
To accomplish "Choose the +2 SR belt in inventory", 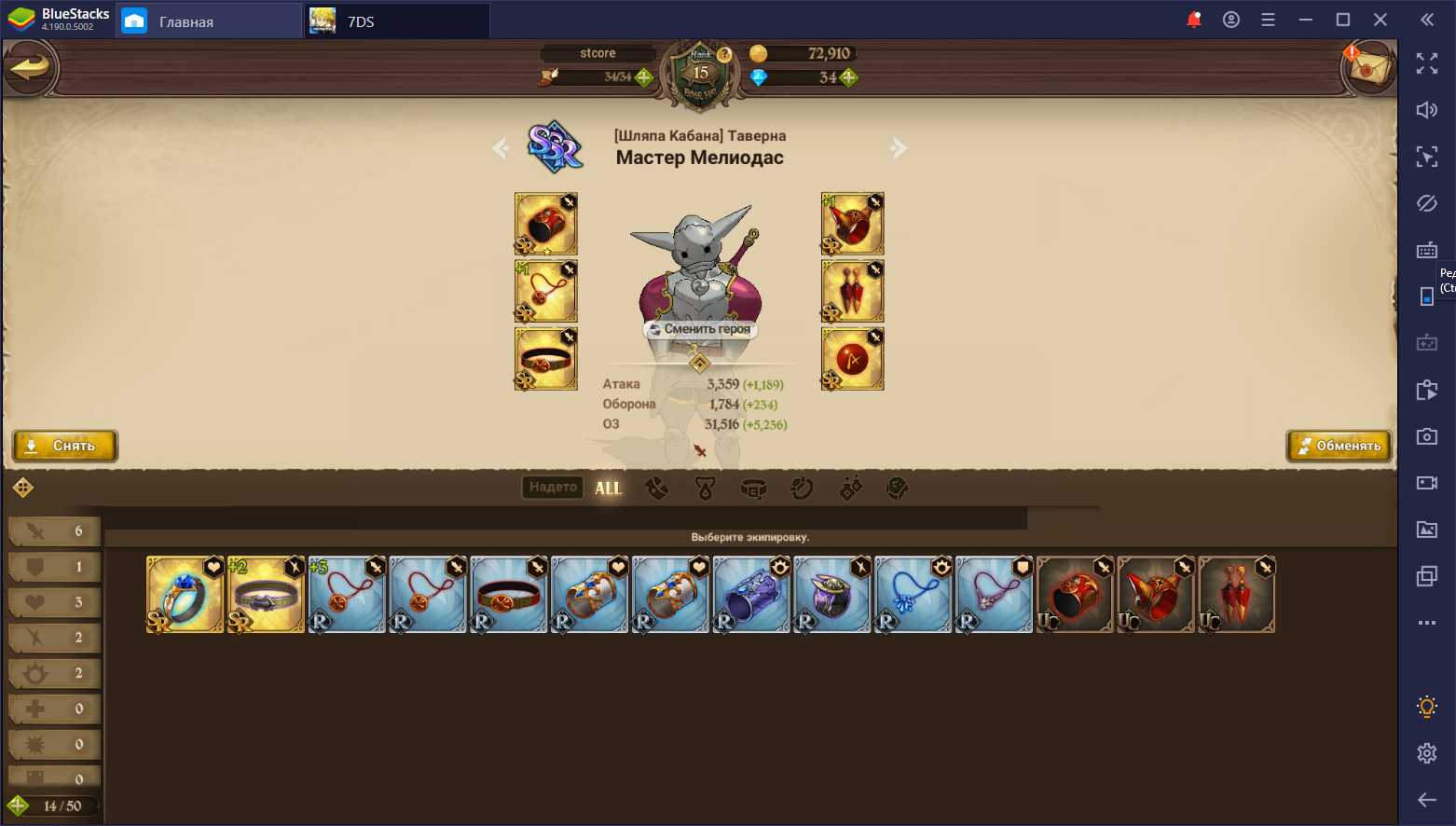I will [266, 595].
